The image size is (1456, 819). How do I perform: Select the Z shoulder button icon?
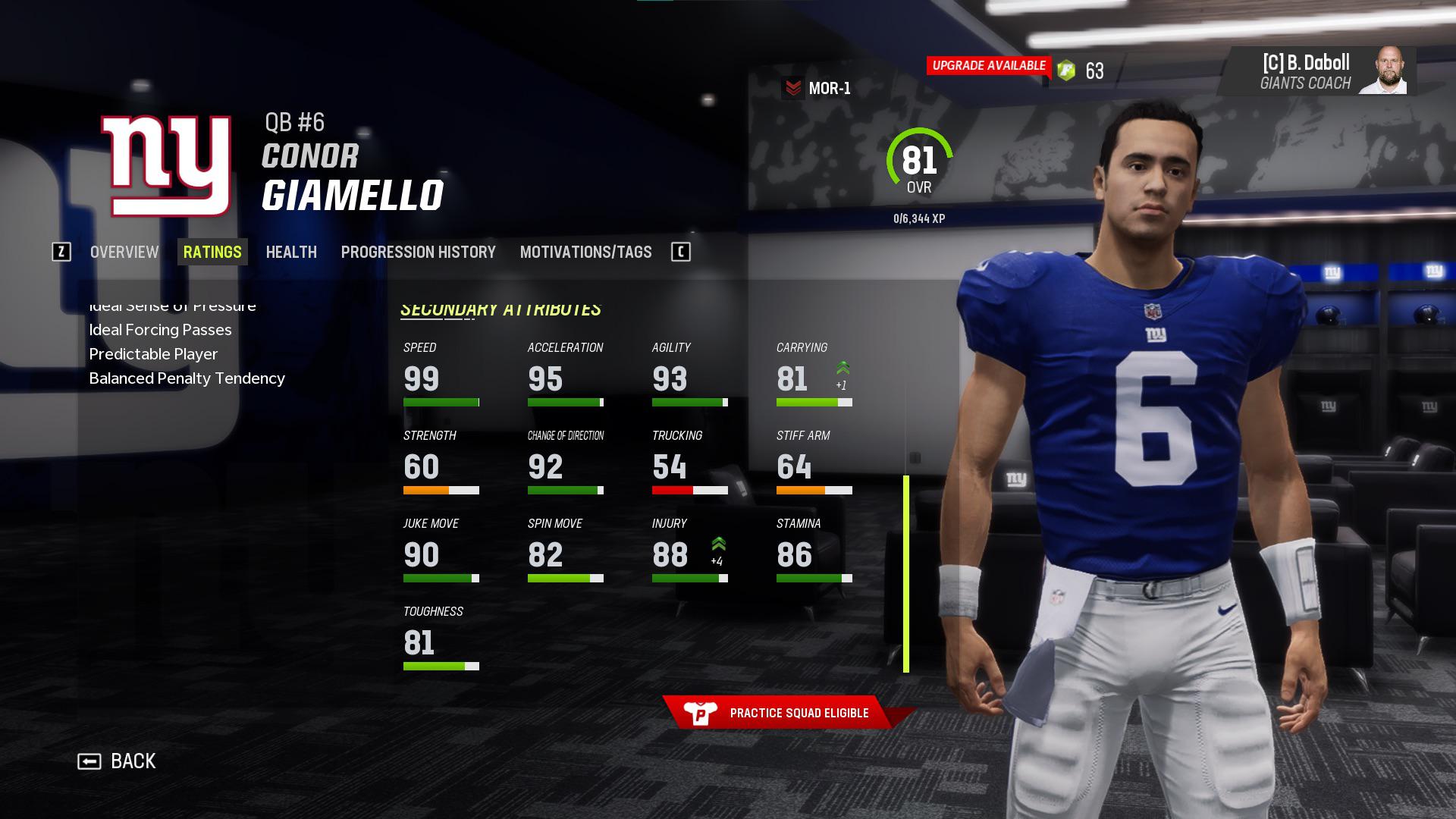tap(63, 253)
